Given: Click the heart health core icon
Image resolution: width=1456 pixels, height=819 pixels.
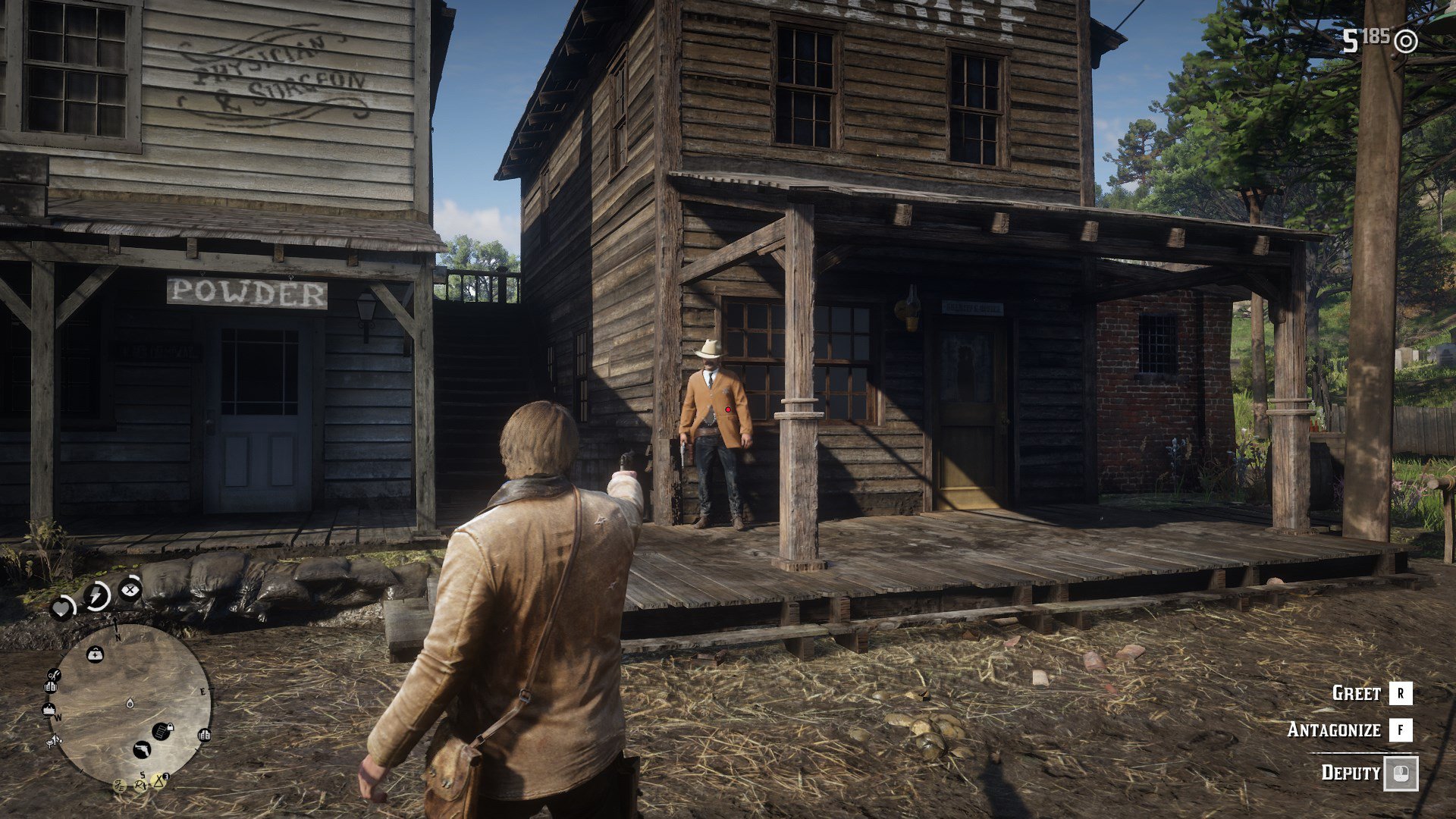Looking at the screenshot, I should coord(61,607).
